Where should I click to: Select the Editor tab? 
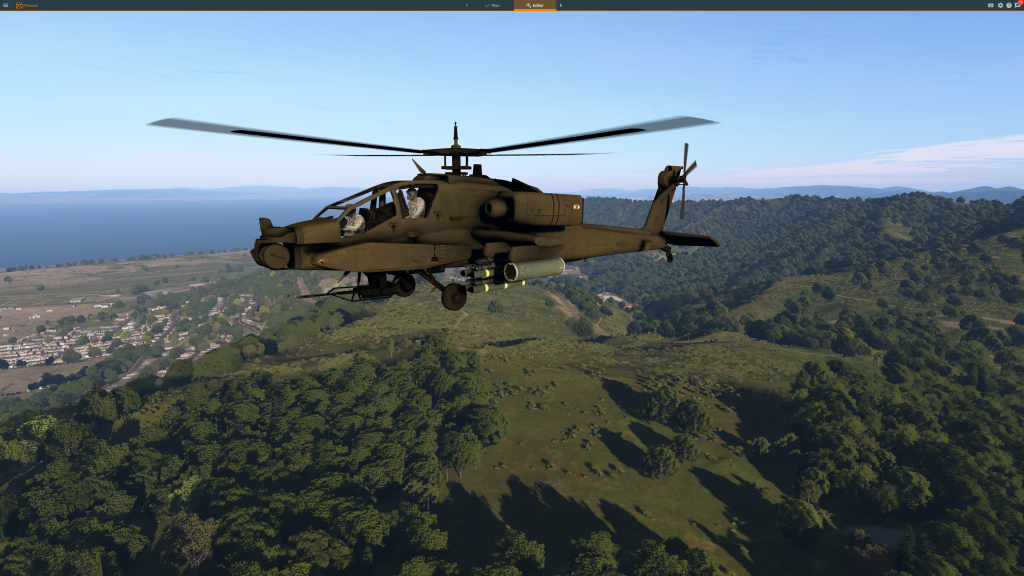click(535, 5)
